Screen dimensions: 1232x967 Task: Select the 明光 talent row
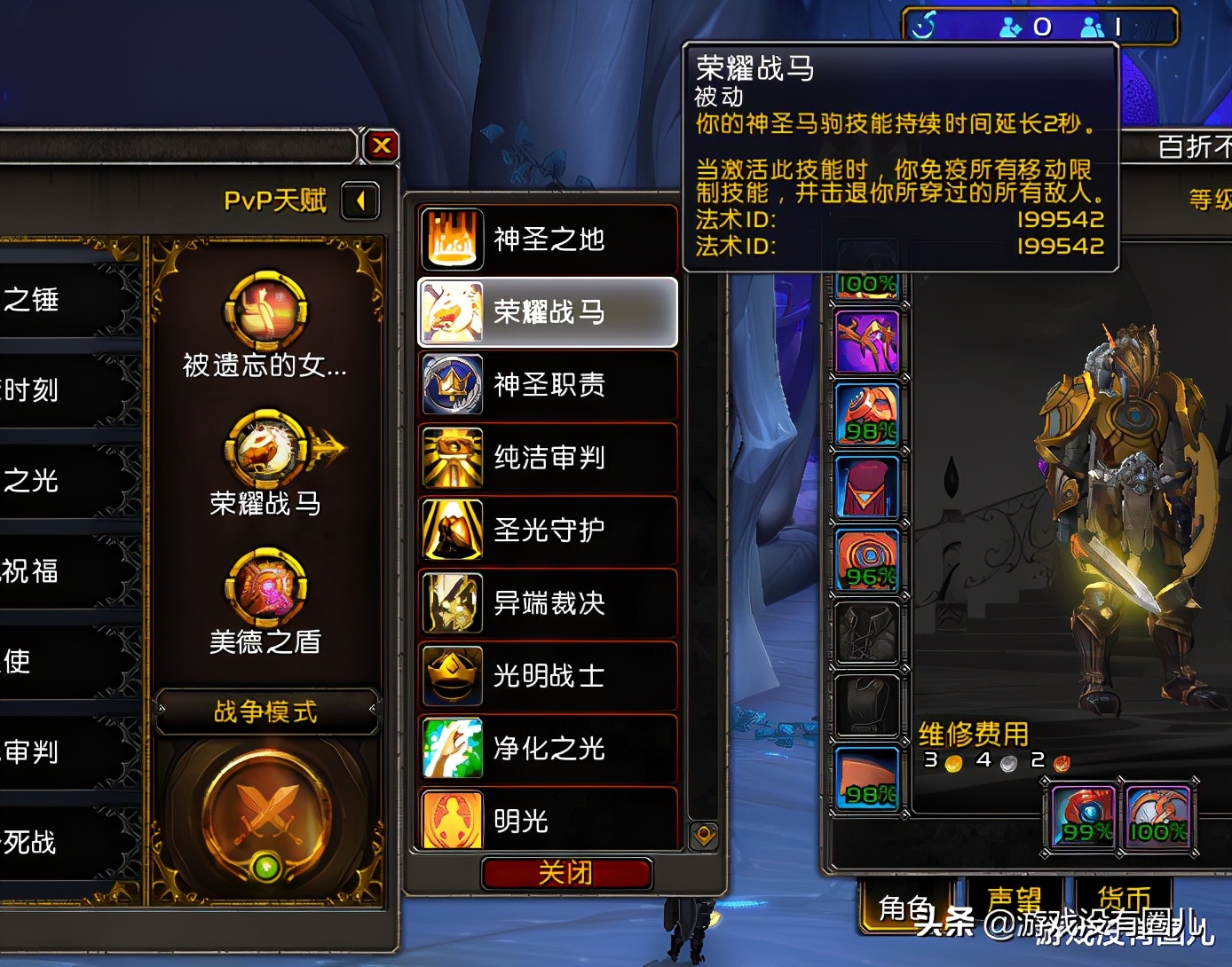click(x=453, y=821)
